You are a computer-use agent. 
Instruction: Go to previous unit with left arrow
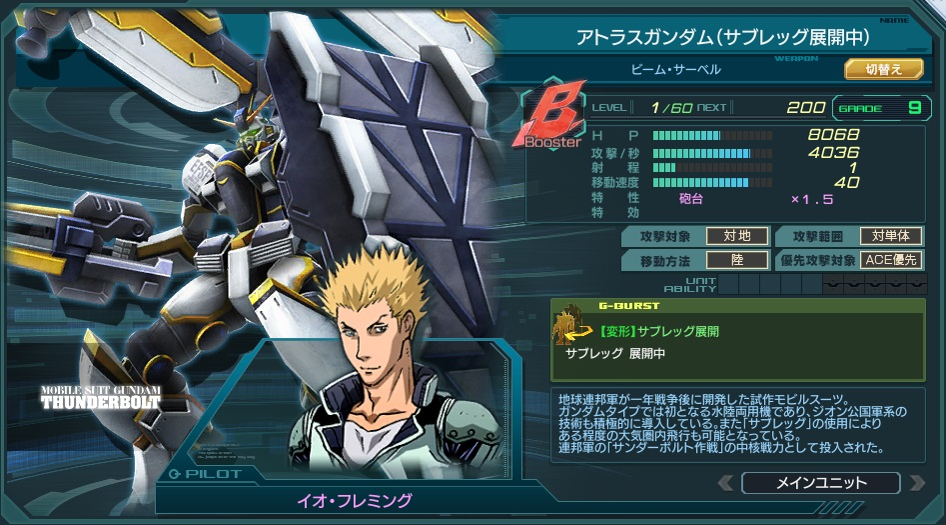pos(726,483)
